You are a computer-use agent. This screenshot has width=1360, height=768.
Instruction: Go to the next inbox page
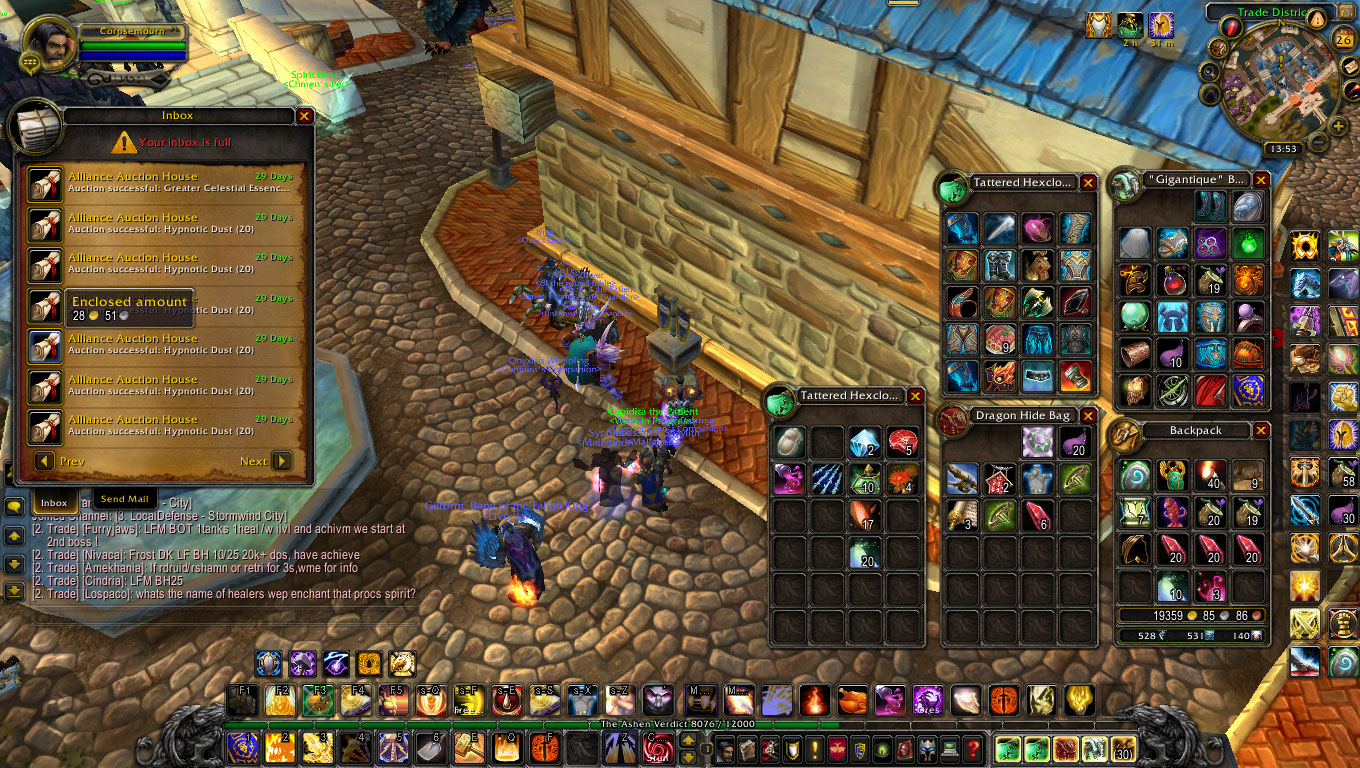(282, 461)
